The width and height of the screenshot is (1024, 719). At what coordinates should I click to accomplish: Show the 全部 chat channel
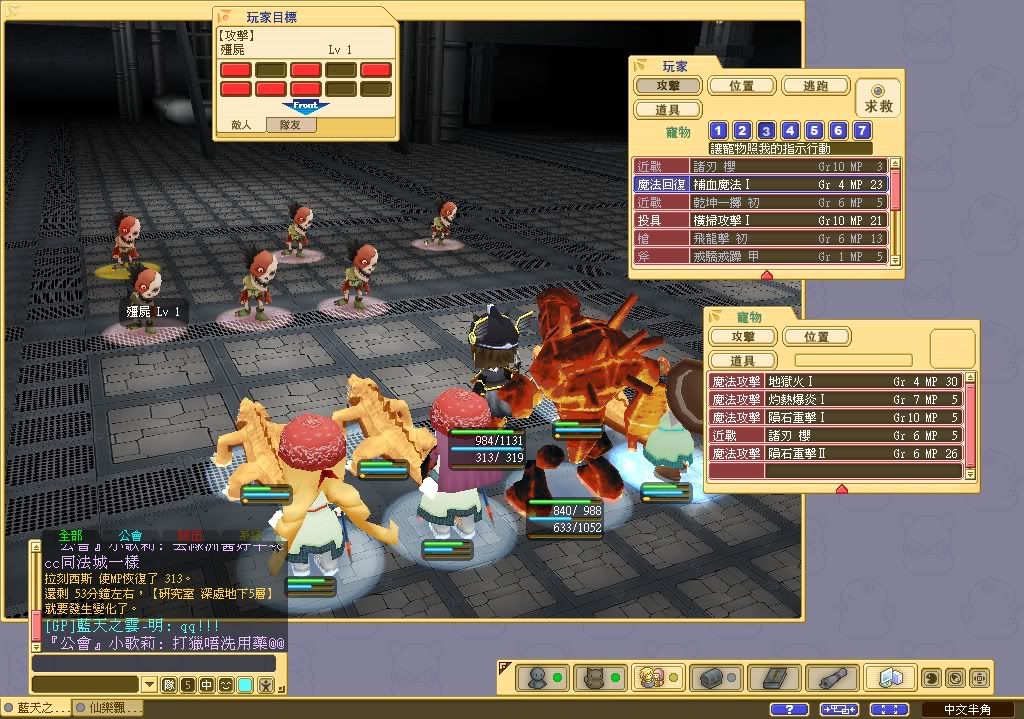point(70,536)
